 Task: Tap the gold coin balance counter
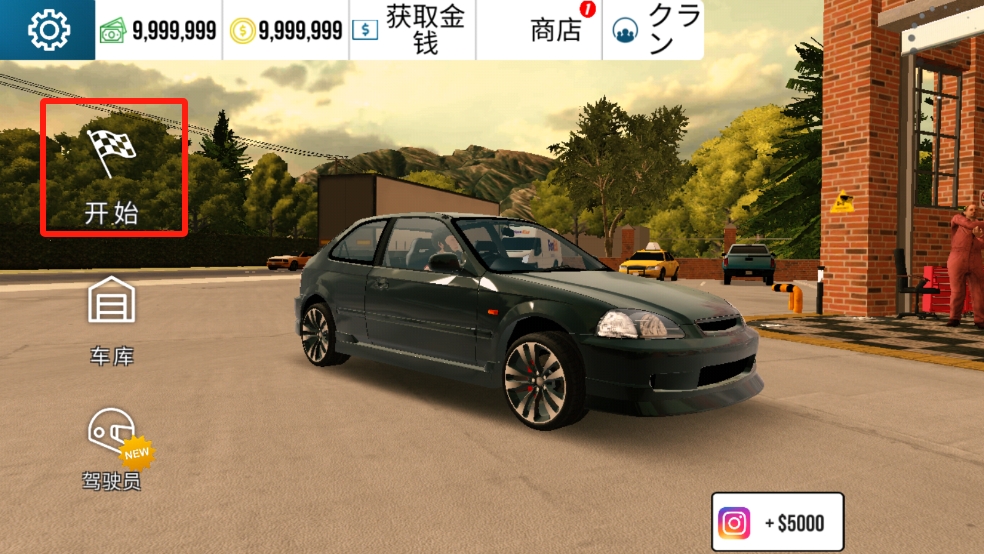pyautogui.click(x=286, y=30)
